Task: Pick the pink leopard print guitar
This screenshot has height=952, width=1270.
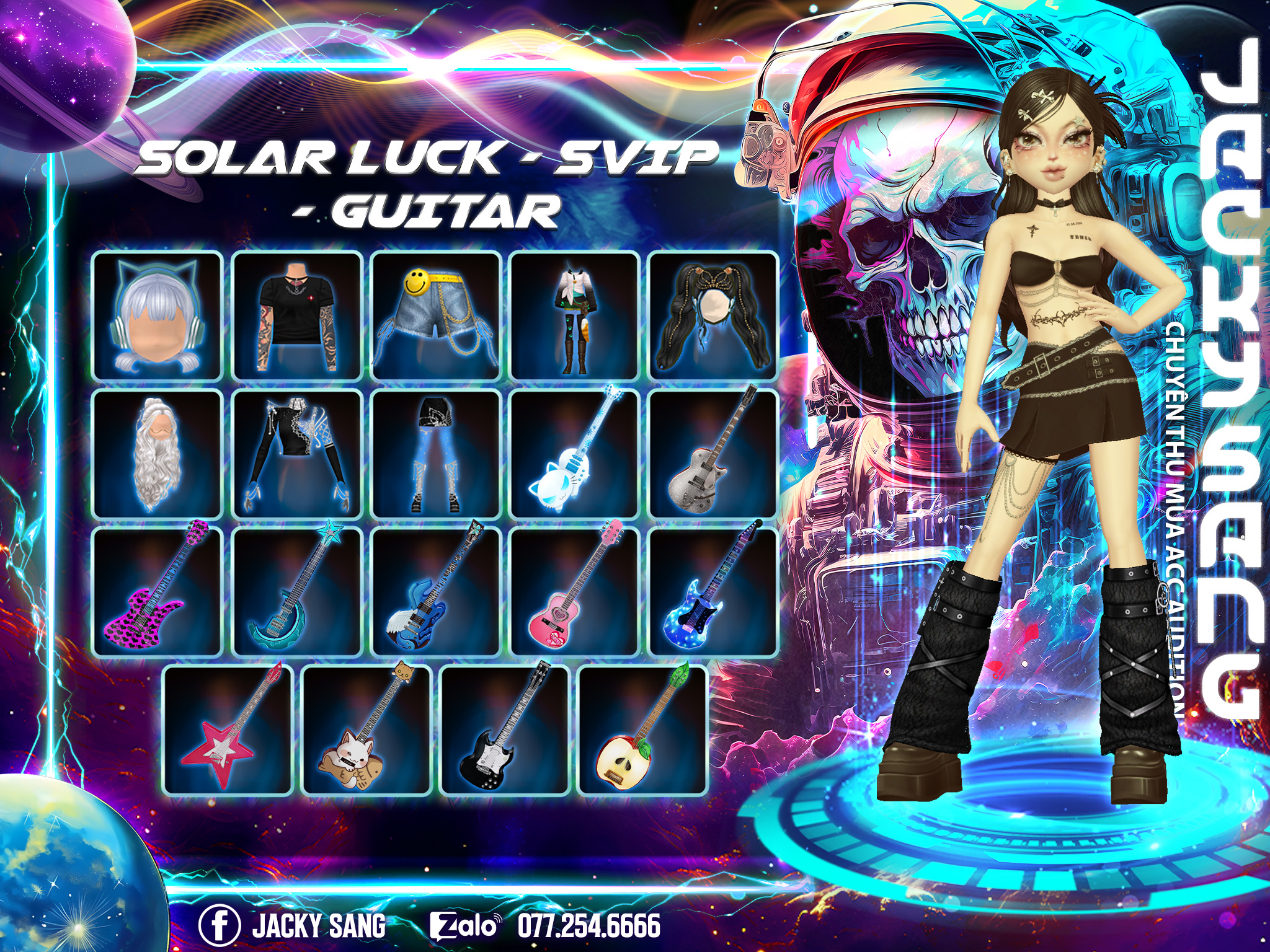Action: [158, 592]
